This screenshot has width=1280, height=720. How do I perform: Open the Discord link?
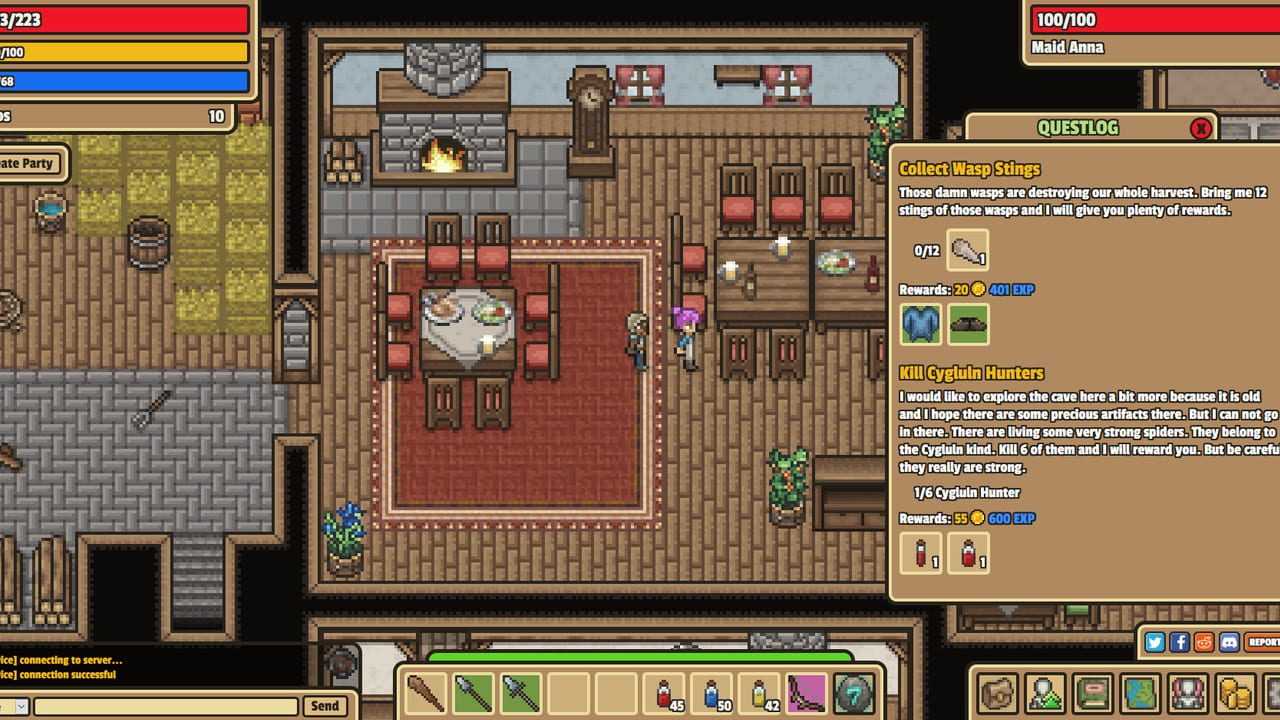click(x=1229, y=642)
